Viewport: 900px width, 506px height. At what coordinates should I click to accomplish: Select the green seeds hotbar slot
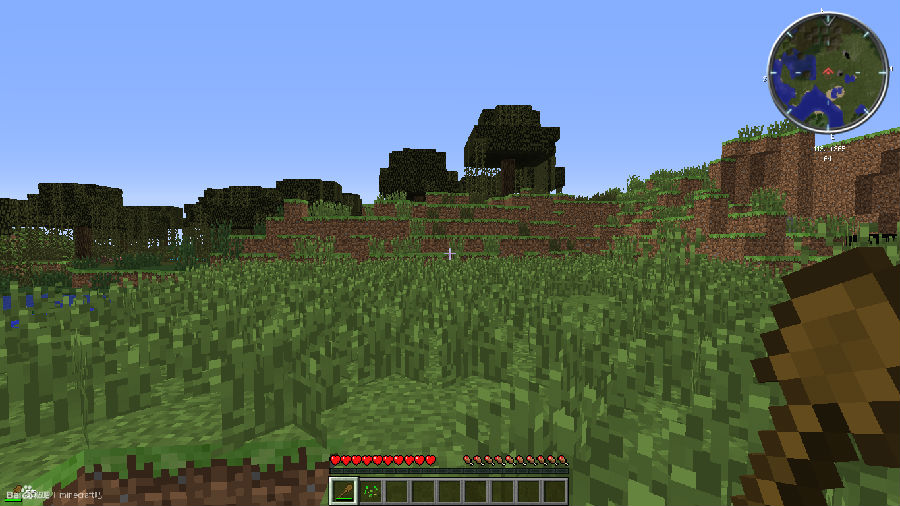click(x=370, y=491)
